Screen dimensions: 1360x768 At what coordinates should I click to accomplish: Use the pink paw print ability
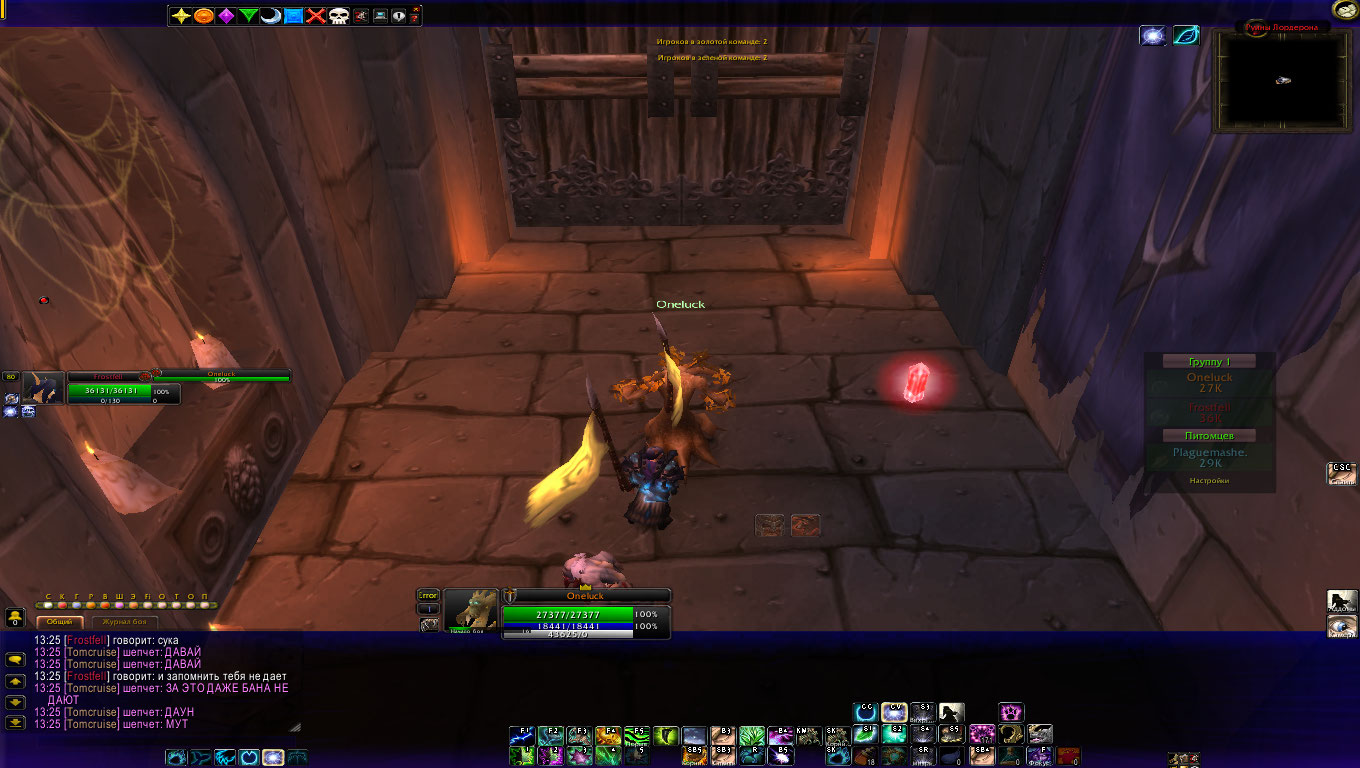pos(1011,712)
